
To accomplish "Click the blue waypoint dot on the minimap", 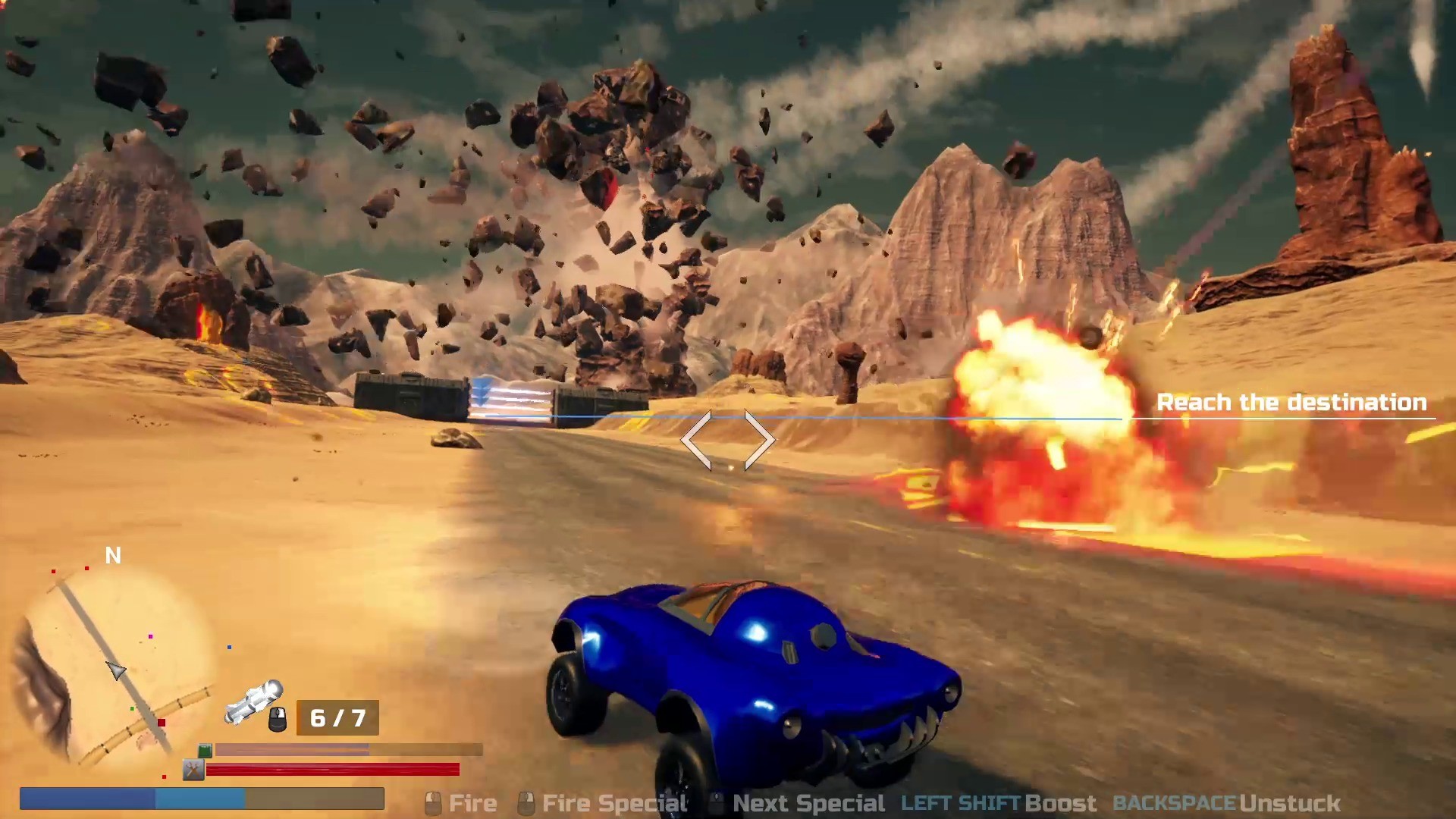I will click(229, 647).
